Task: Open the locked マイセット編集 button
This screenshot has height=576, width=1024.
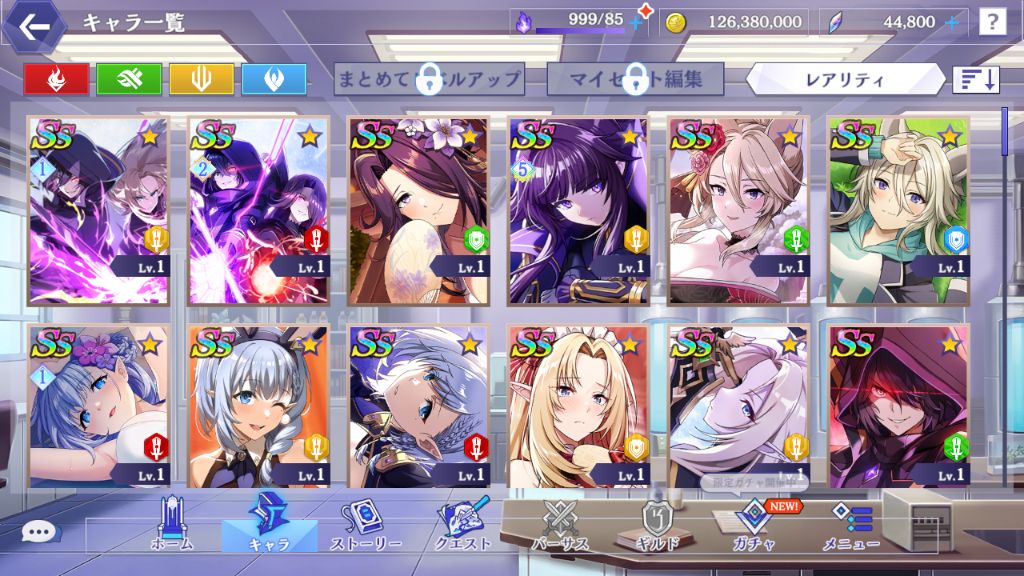Action: [x=636, y=79]
